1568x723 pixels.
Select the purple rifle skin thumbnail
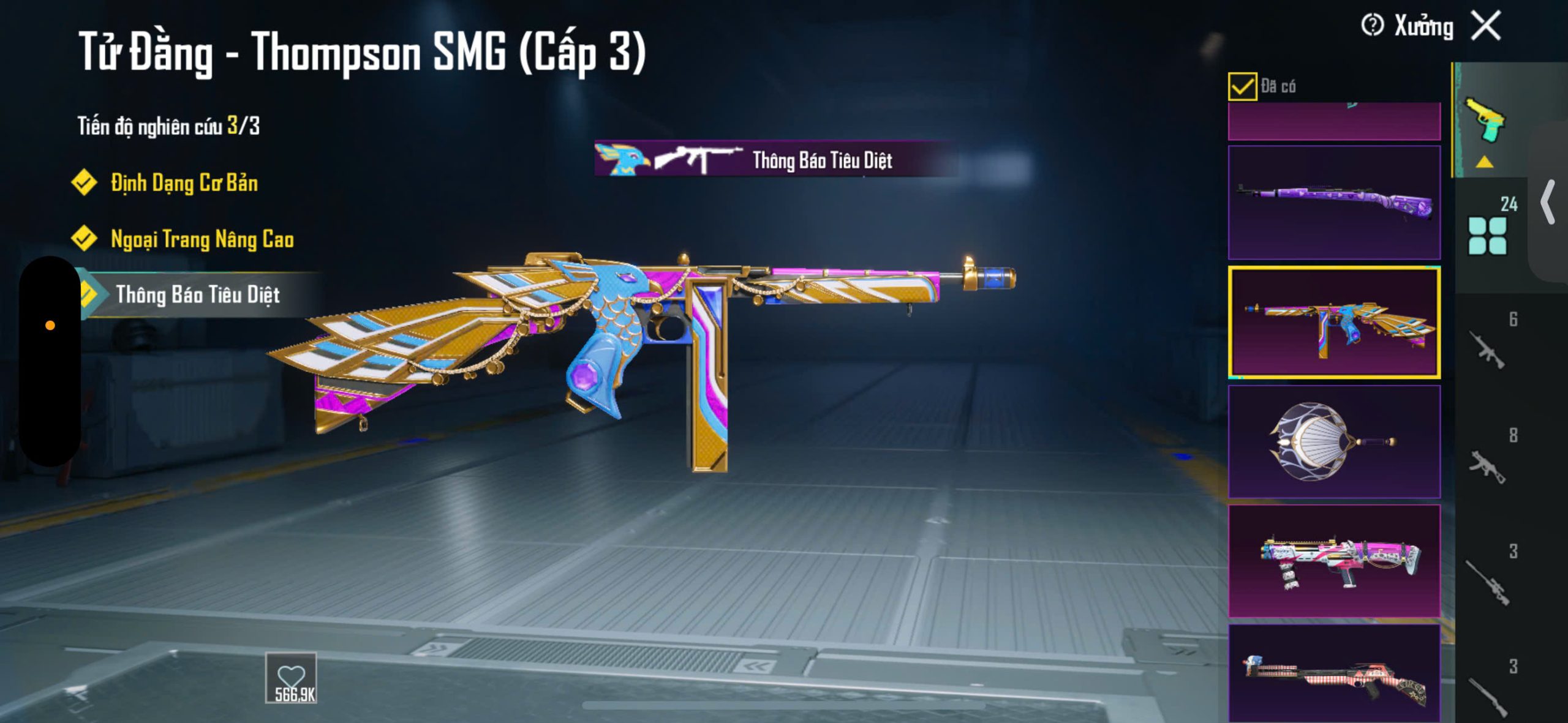pos(1334,202)
